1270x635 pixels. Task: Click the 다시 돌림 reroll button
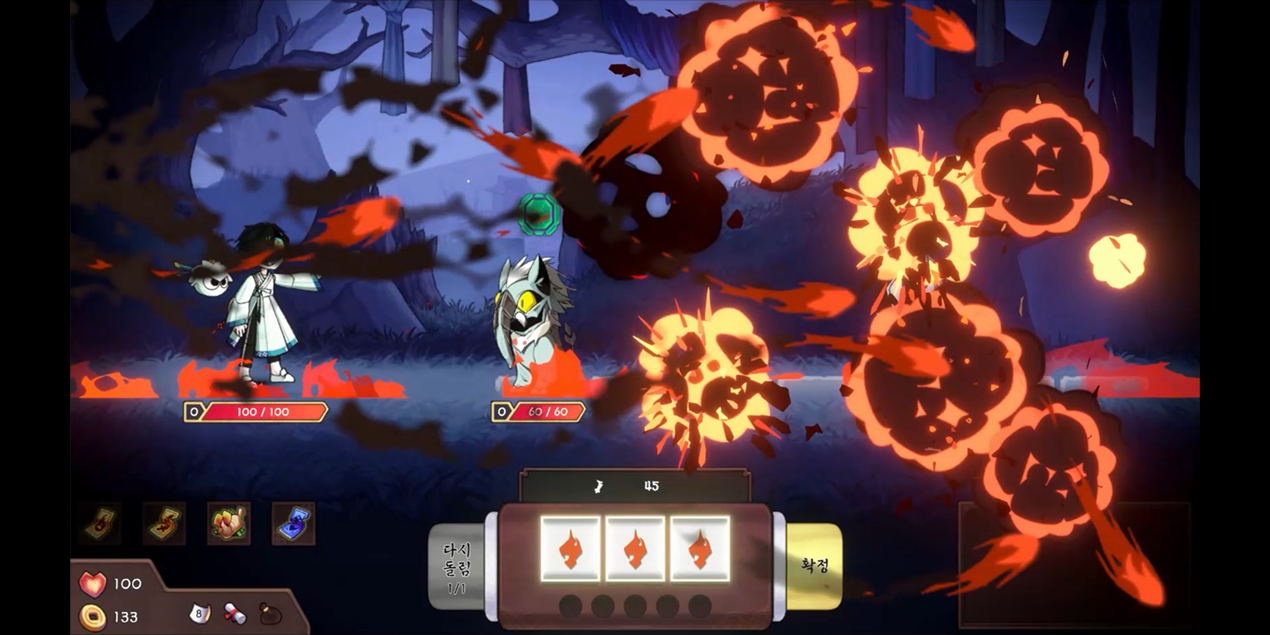pyautogui.click(x=456, y=567)
